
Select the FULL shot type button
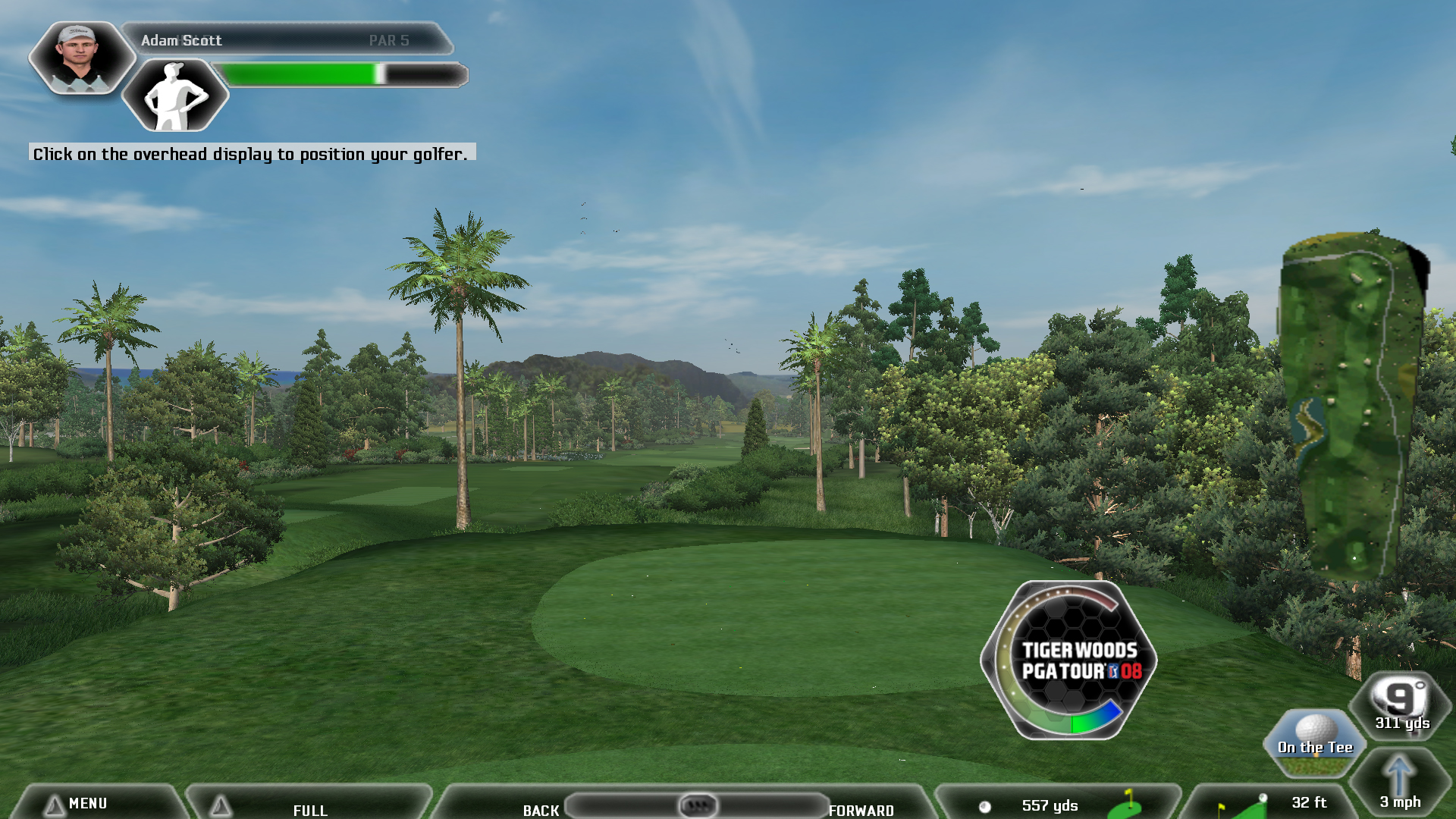[x=310, y=808]
